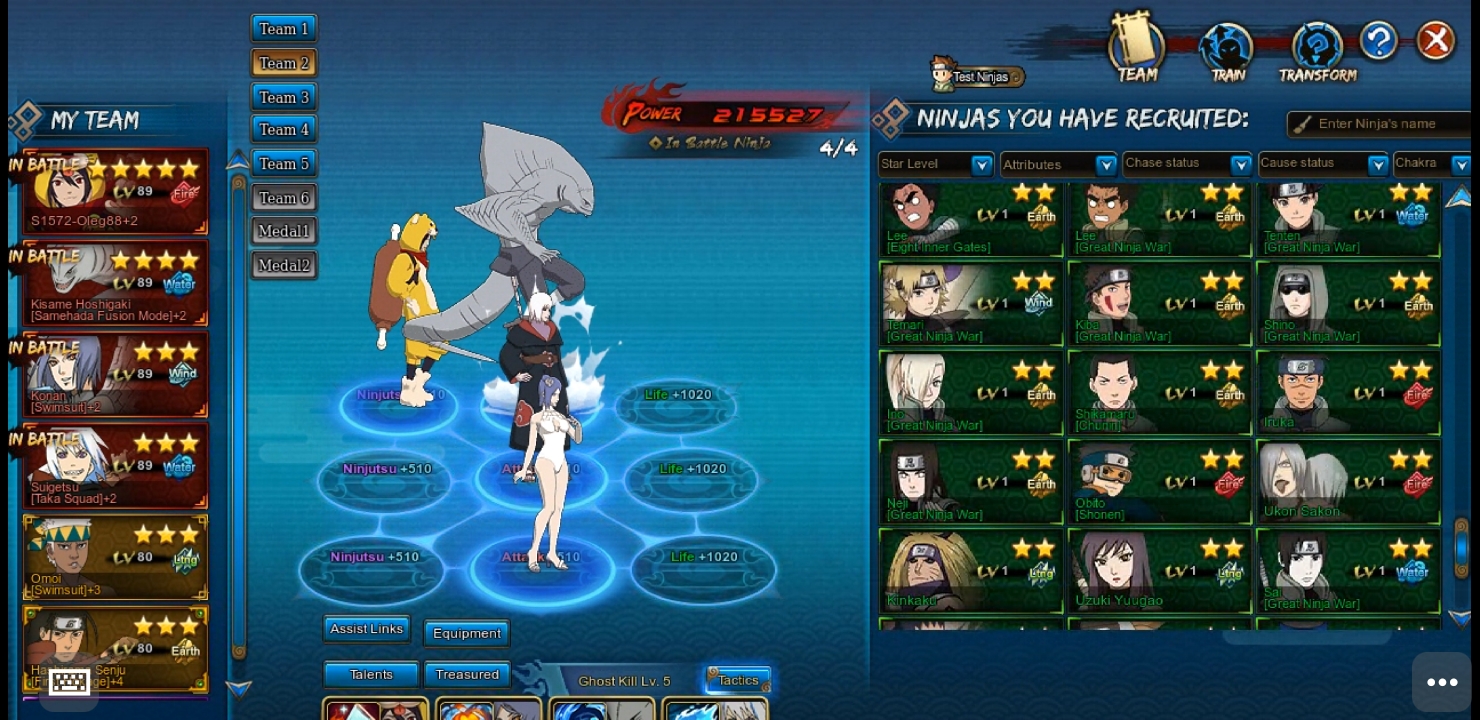The width and height of the screenshot is (1480, 720).
Task: Open the Attributes filter dropdown
Action: [1059, 164]
